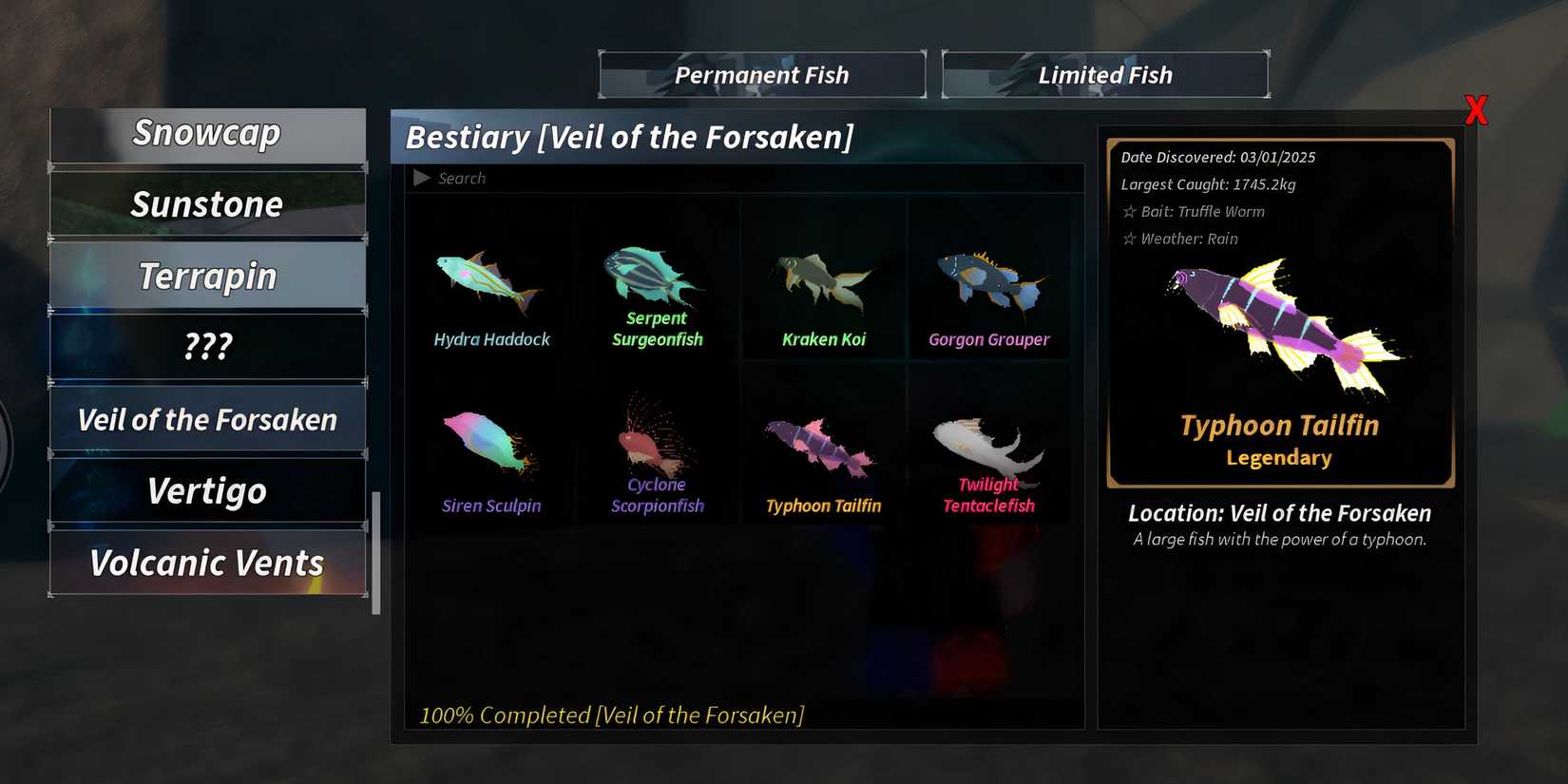Reveal the ??? hidden location
The width and height of the screenshot is (1568, 784).
coord(207,346)
